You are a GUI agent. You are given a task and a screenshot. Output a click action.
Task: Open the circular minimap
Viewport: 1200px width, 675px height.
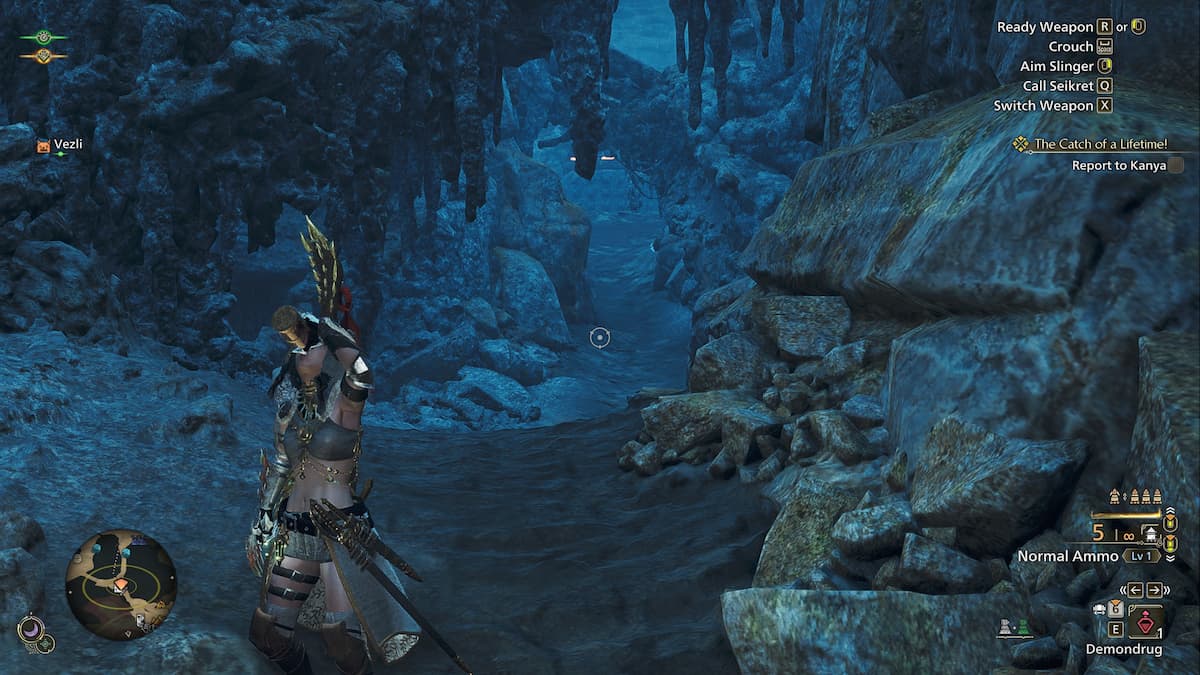(x=120, y=584)
